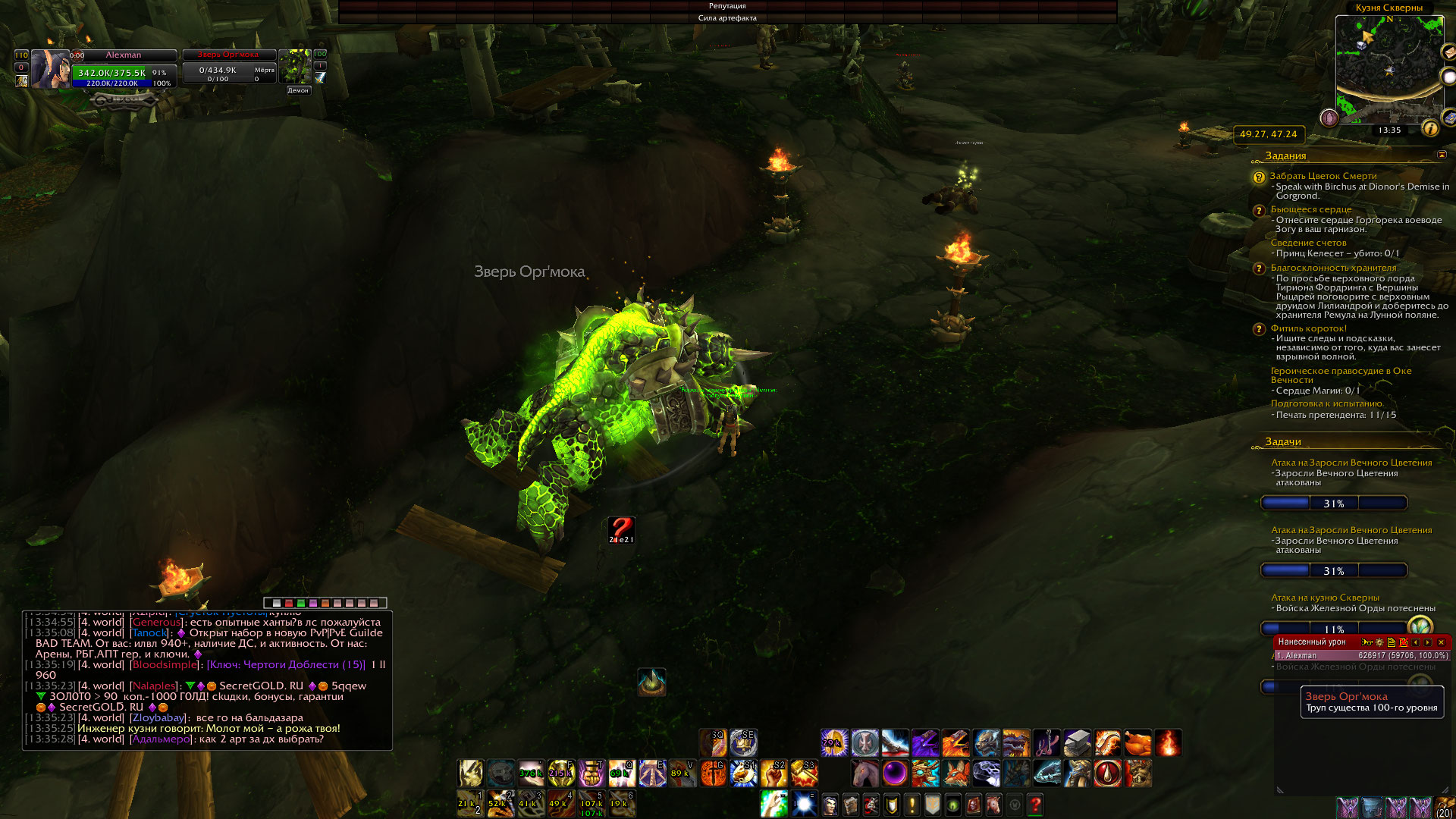
Task: Click the gold exclamation mark micro menu button
Action: [912, 804]
